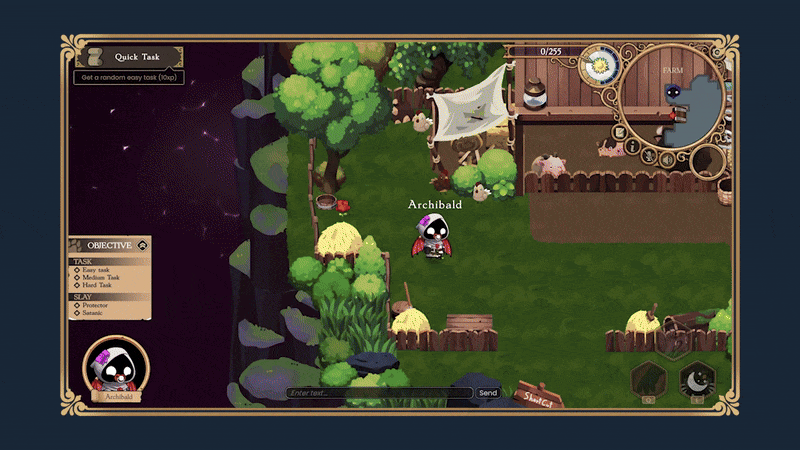The height and width of the screenshot is (450, 800).
Task: Collapse the Objective panel arrow
Action: coord(143,244)
